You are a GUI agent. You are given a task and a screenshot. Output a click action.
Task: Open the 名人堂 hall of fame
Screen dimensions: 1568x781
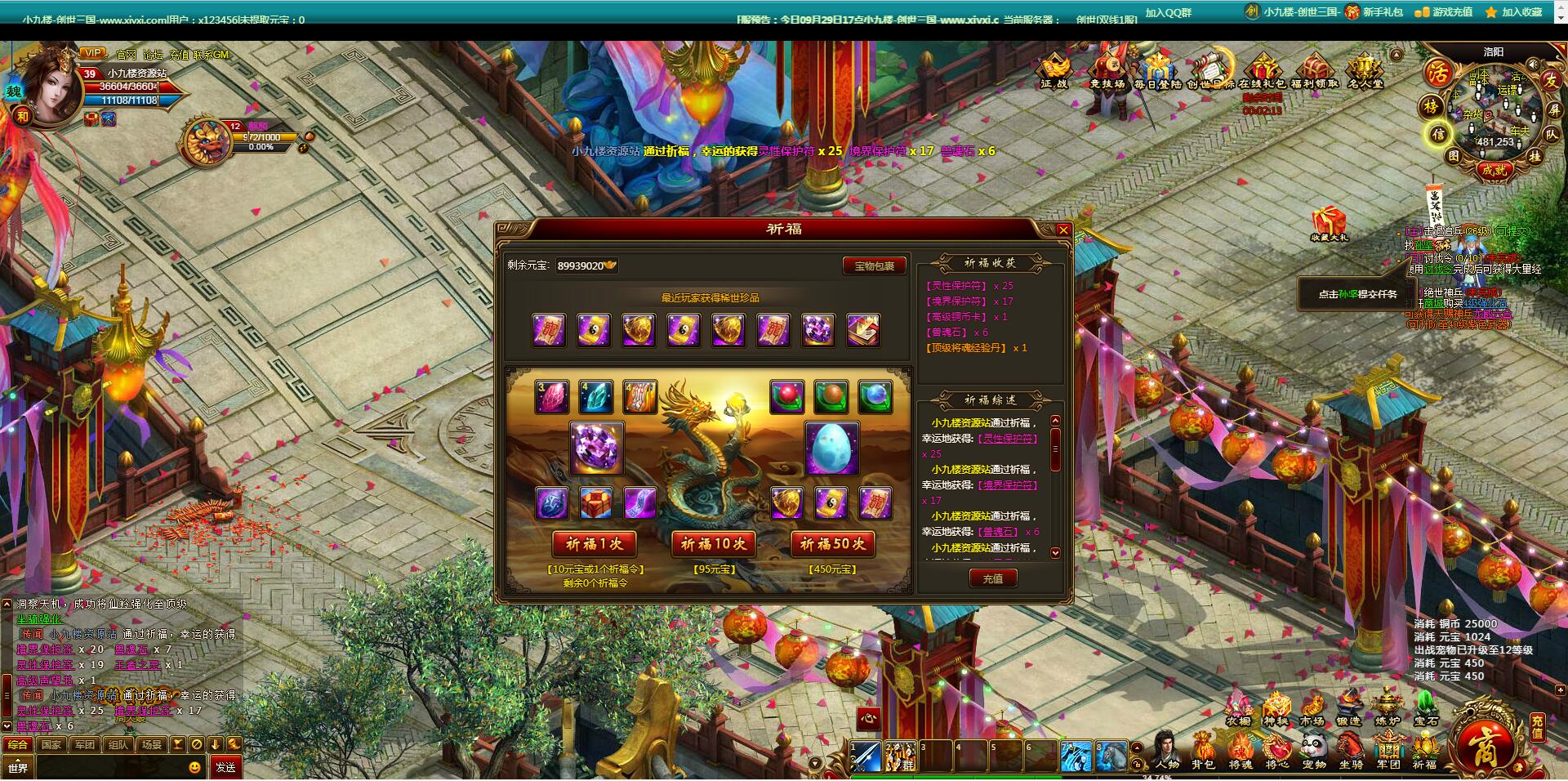[x=1365, y=67]
